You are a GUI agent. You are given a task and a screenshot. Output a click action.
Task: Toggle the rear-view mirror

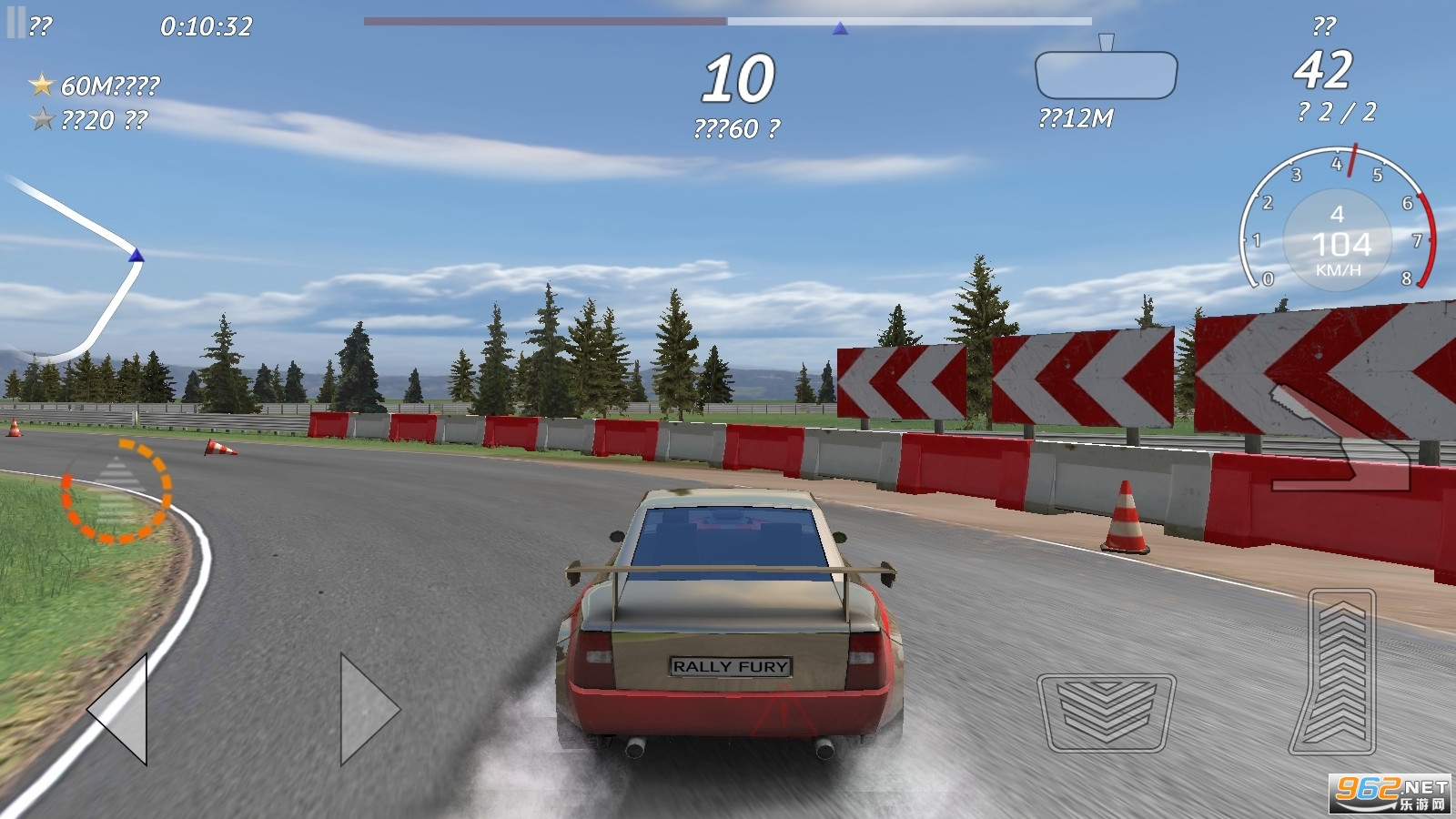(1106, 75)
